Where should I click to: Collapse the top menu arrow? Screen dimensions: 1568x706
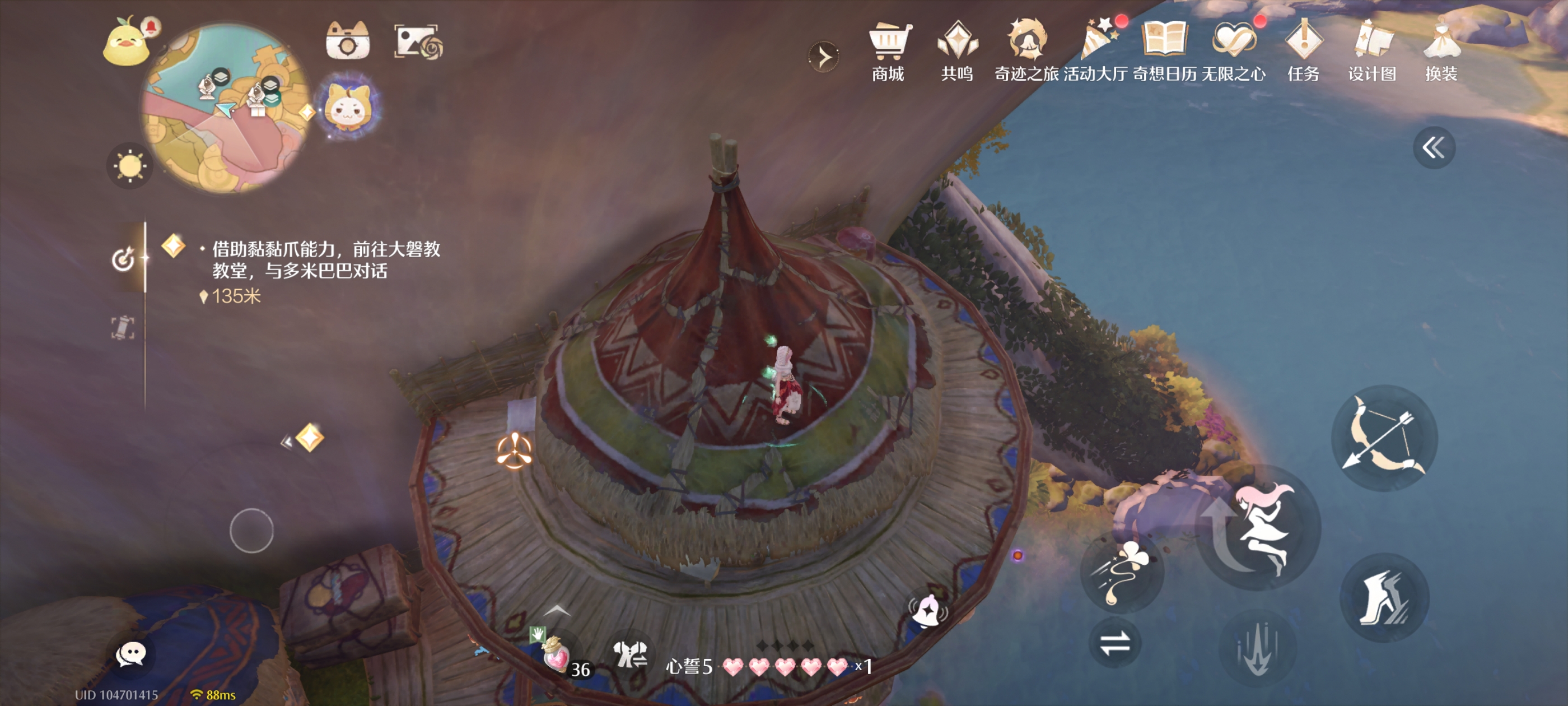point(824,57)
